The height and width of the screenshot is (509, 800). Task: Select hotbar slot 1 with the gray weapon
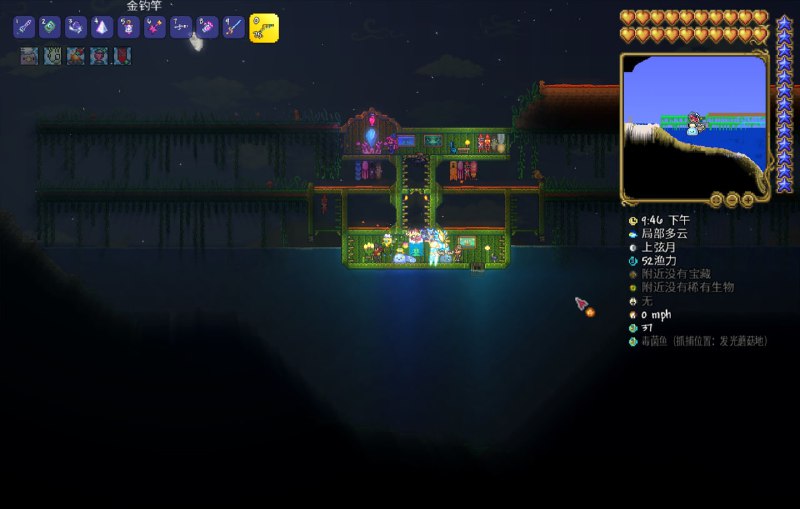pyautogui.click(x=24, y=28)
